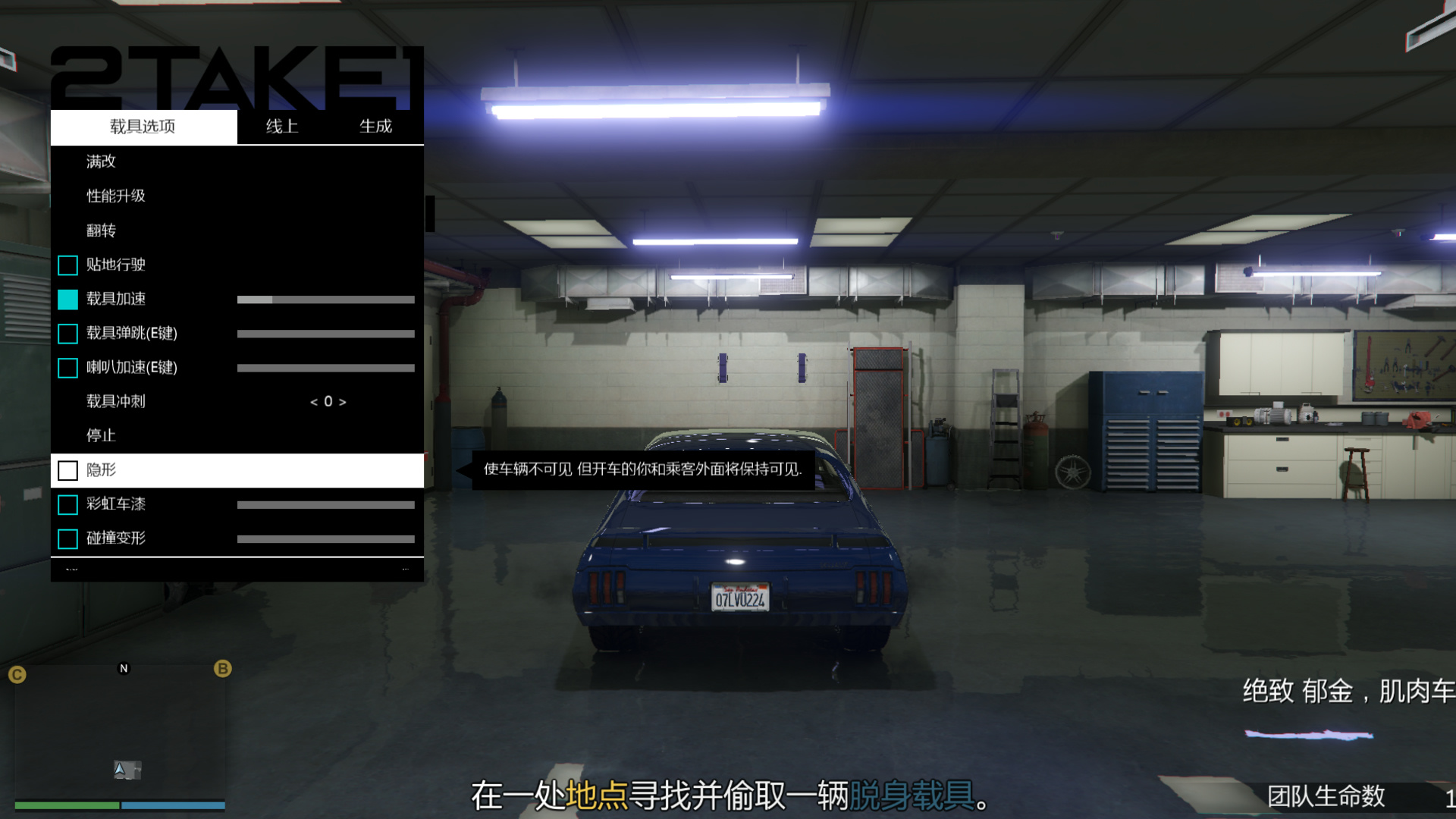Screen dimensions: 1456x819
Task: Open the 载具选项 tab
Action: pyautogui.click(x=143, y=127)
